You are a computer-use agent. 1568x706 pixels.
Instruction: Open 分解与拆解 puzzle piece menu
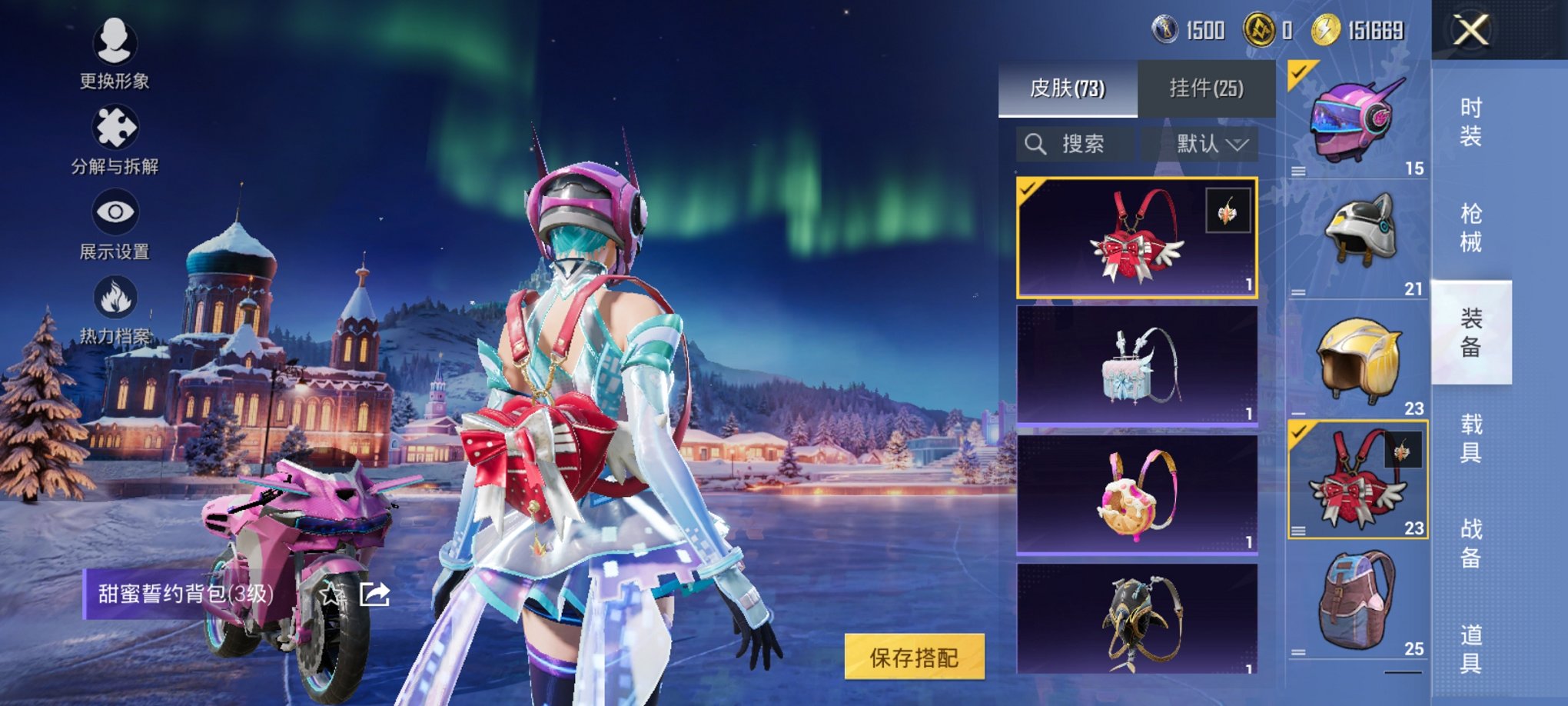[115, 138]
